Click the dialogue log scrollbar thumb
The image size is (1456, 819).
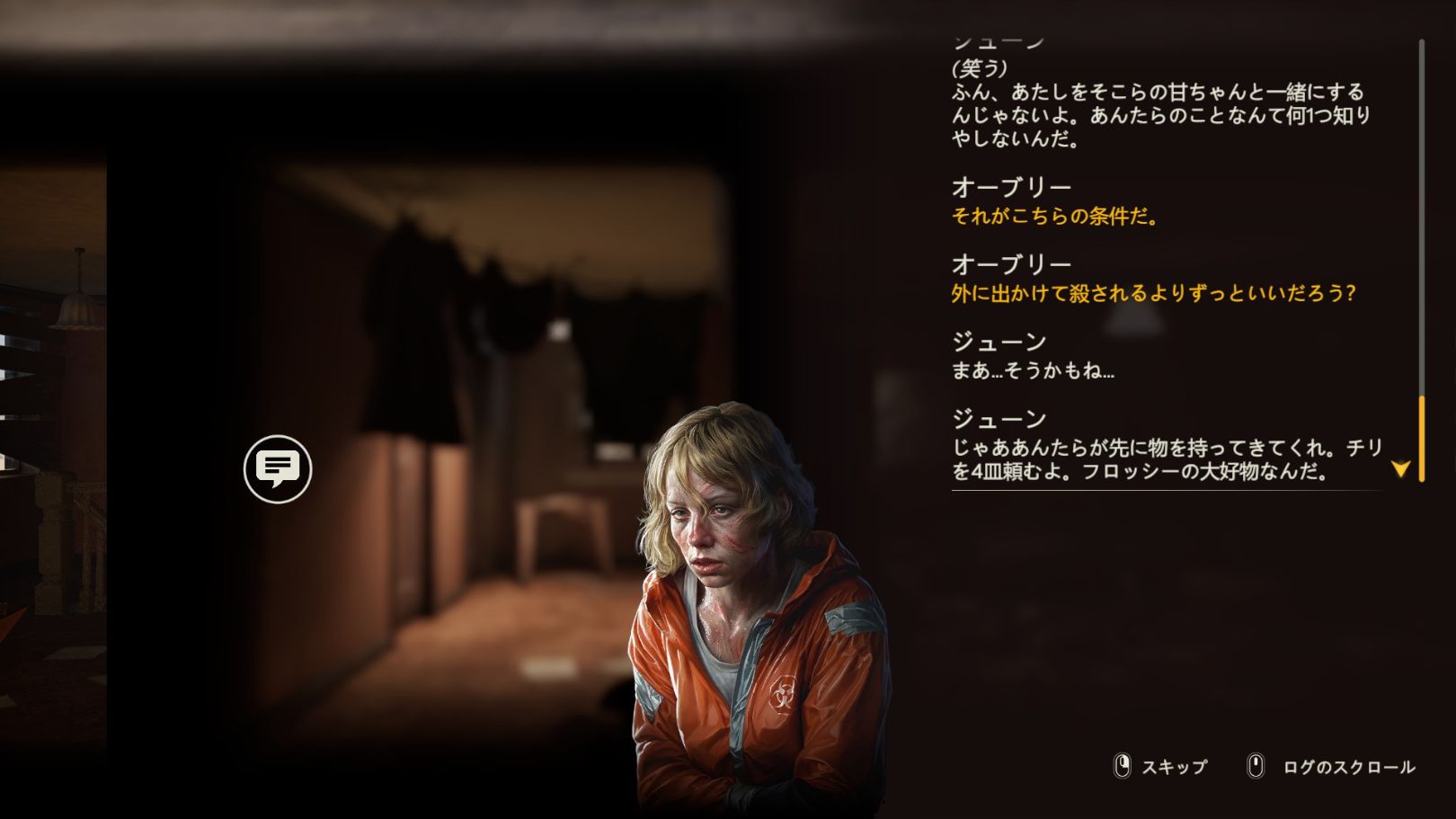[x=1422, y=438]
